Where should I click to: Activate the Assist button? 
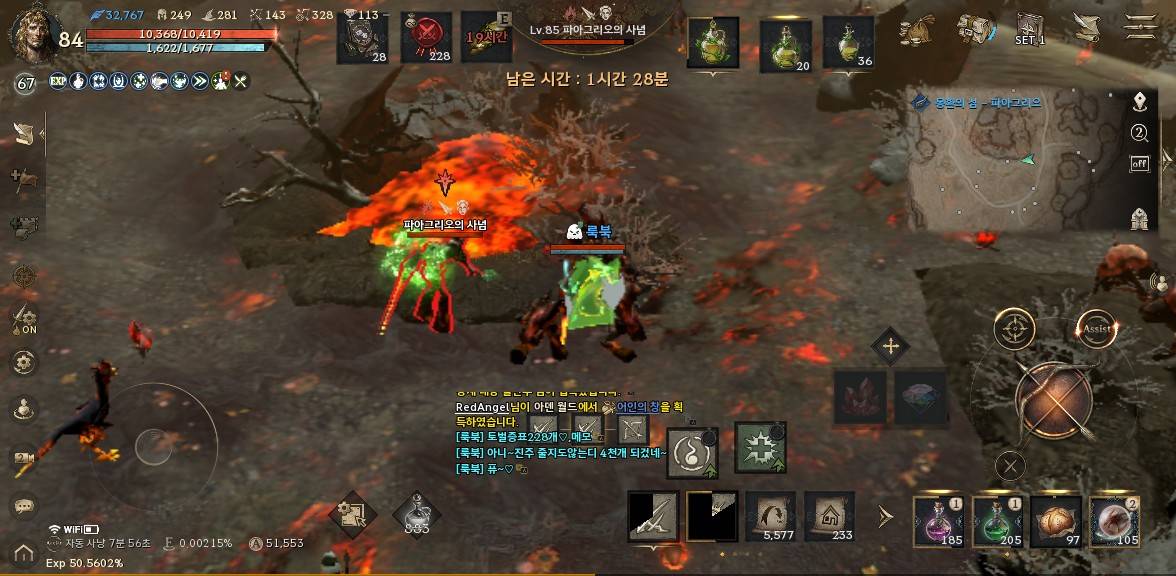pyautogui.click(x=1096, y=328)
